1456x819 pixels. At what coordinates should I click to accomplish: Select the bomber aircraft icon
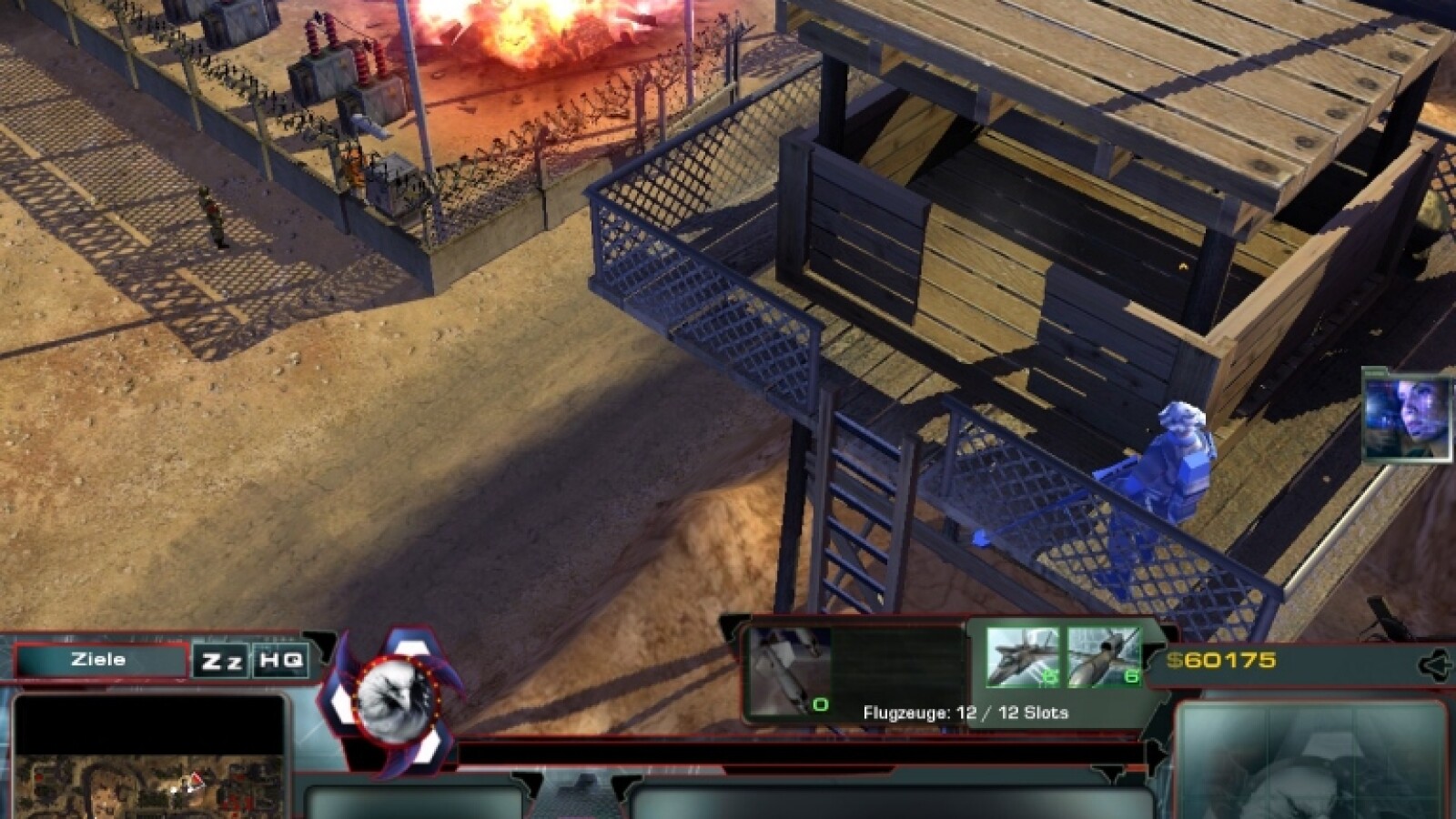point(1104,657)
